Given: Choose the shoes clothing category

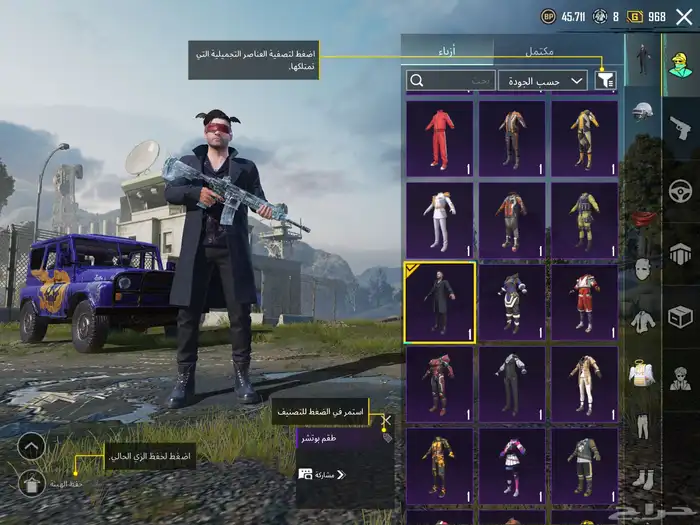Looking at the screenshot, I should [x=643, y=480].
